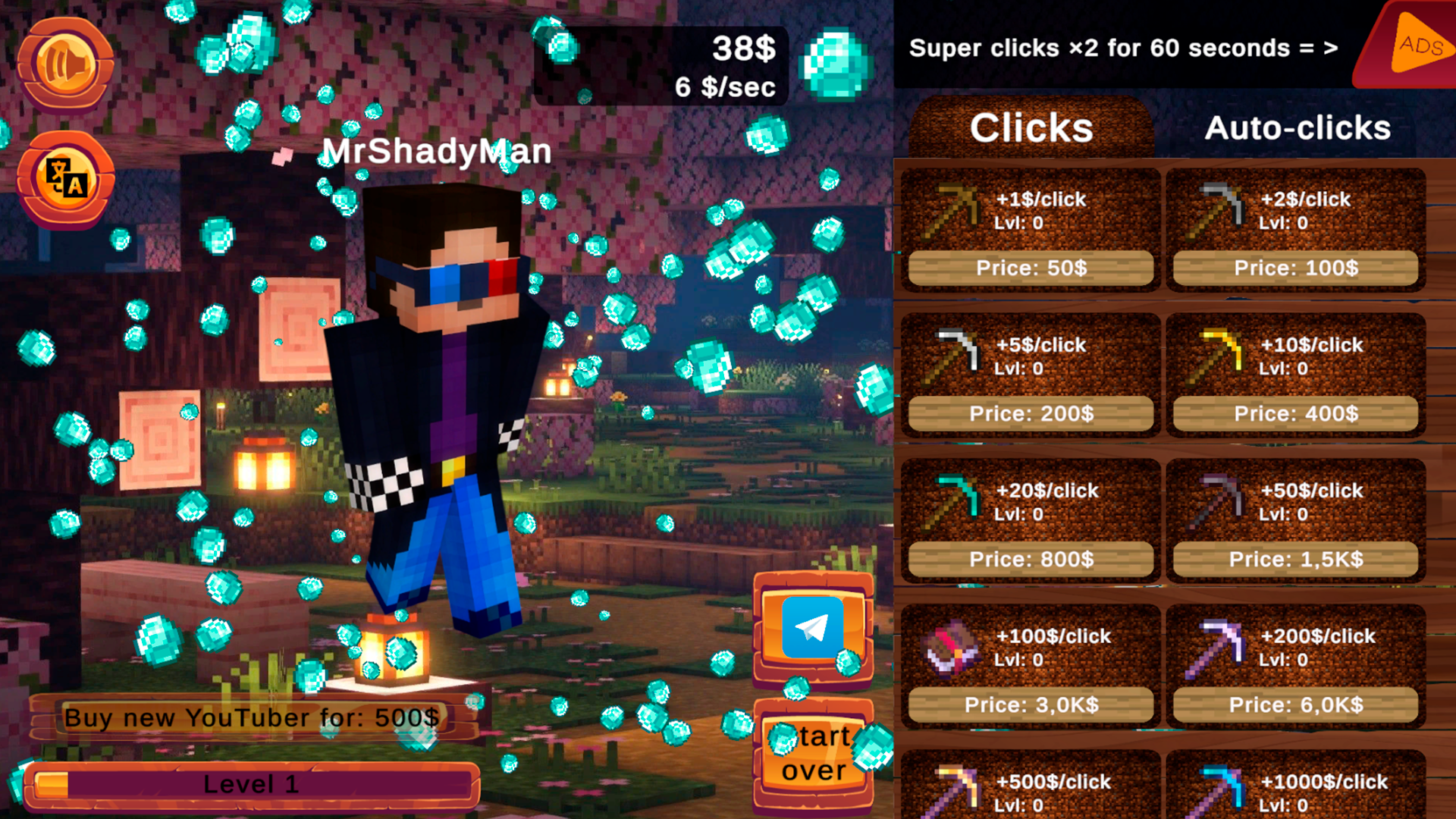
Task: Buy the +5$/click upgrade for 200$
Action: coord(1029,413)
